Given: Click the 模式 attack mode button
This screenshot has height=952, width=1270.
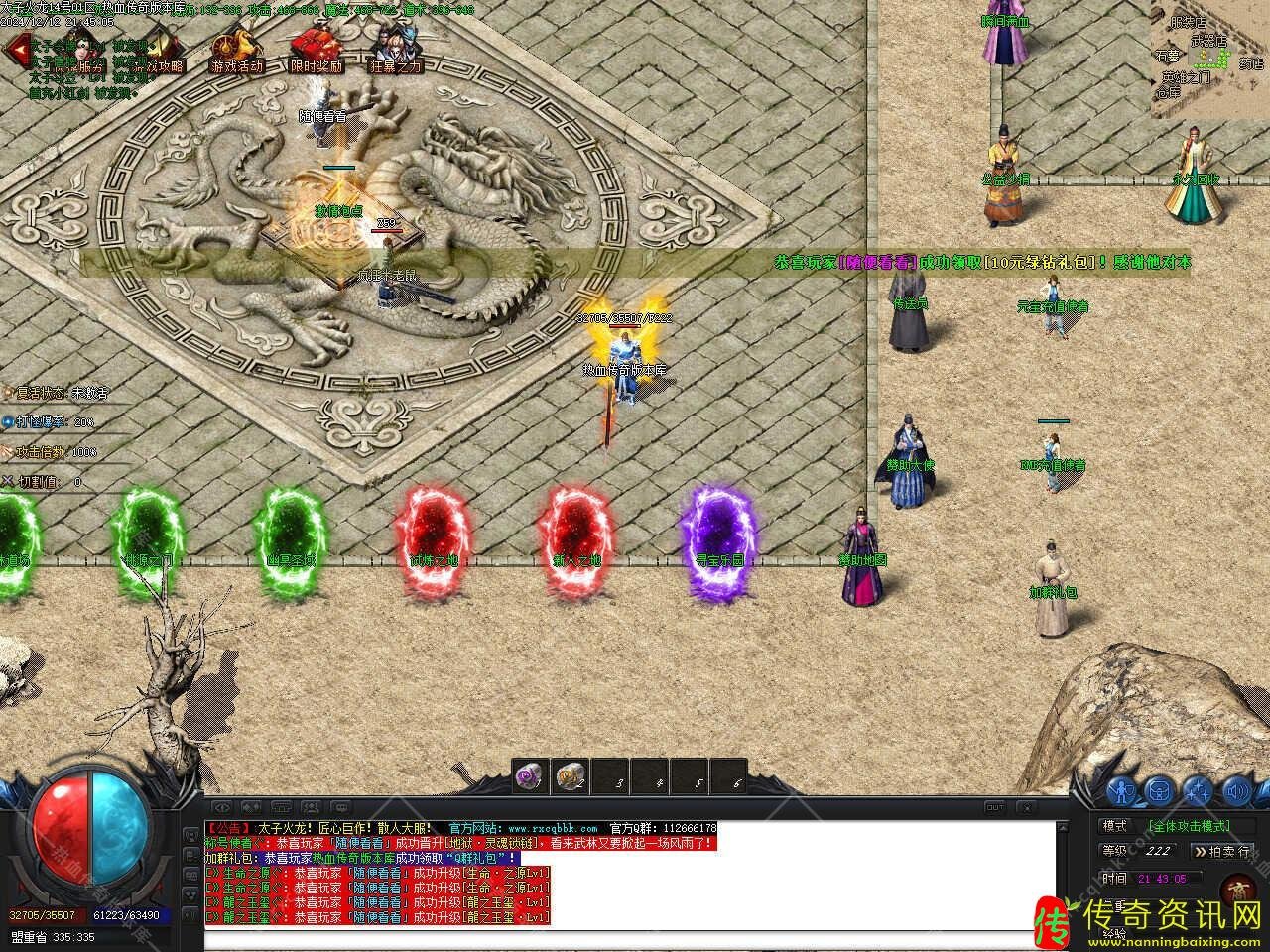Looking at the screenshot, I should [x=1115, y=825].
